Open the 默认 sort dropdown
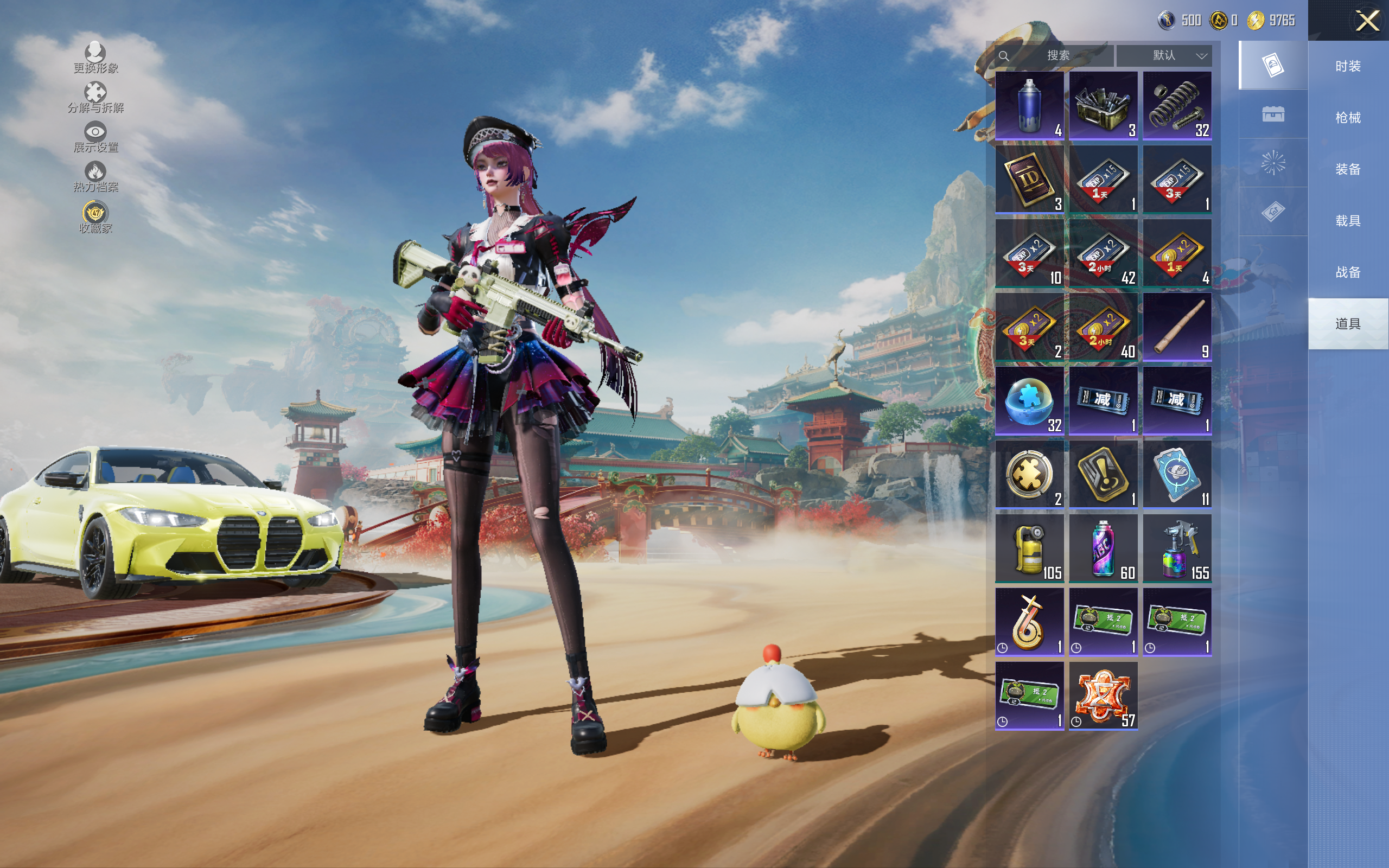1389x868 pixels. point(1163,56)
